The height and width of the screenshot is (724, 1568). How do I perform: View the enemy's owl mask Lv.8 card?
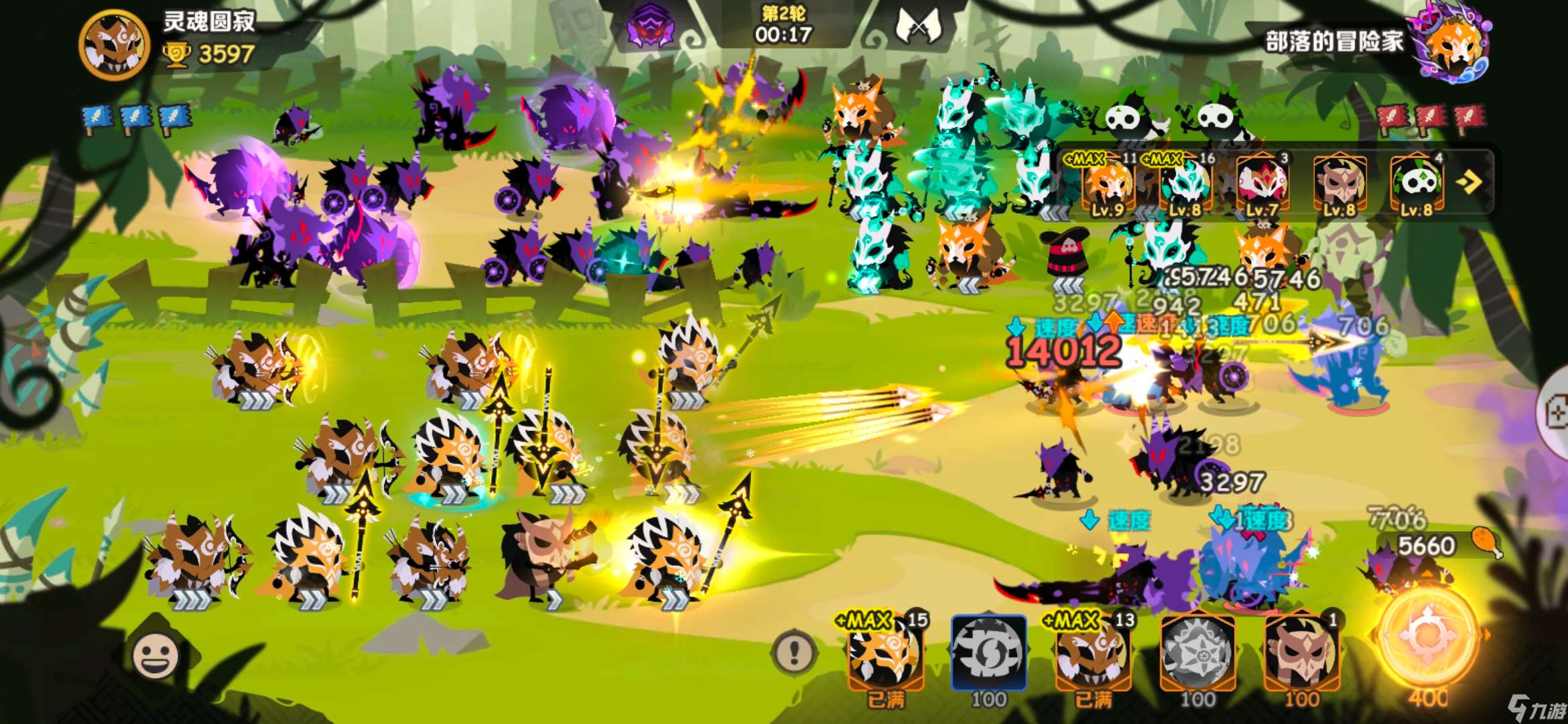click(x=1339, y=184)
